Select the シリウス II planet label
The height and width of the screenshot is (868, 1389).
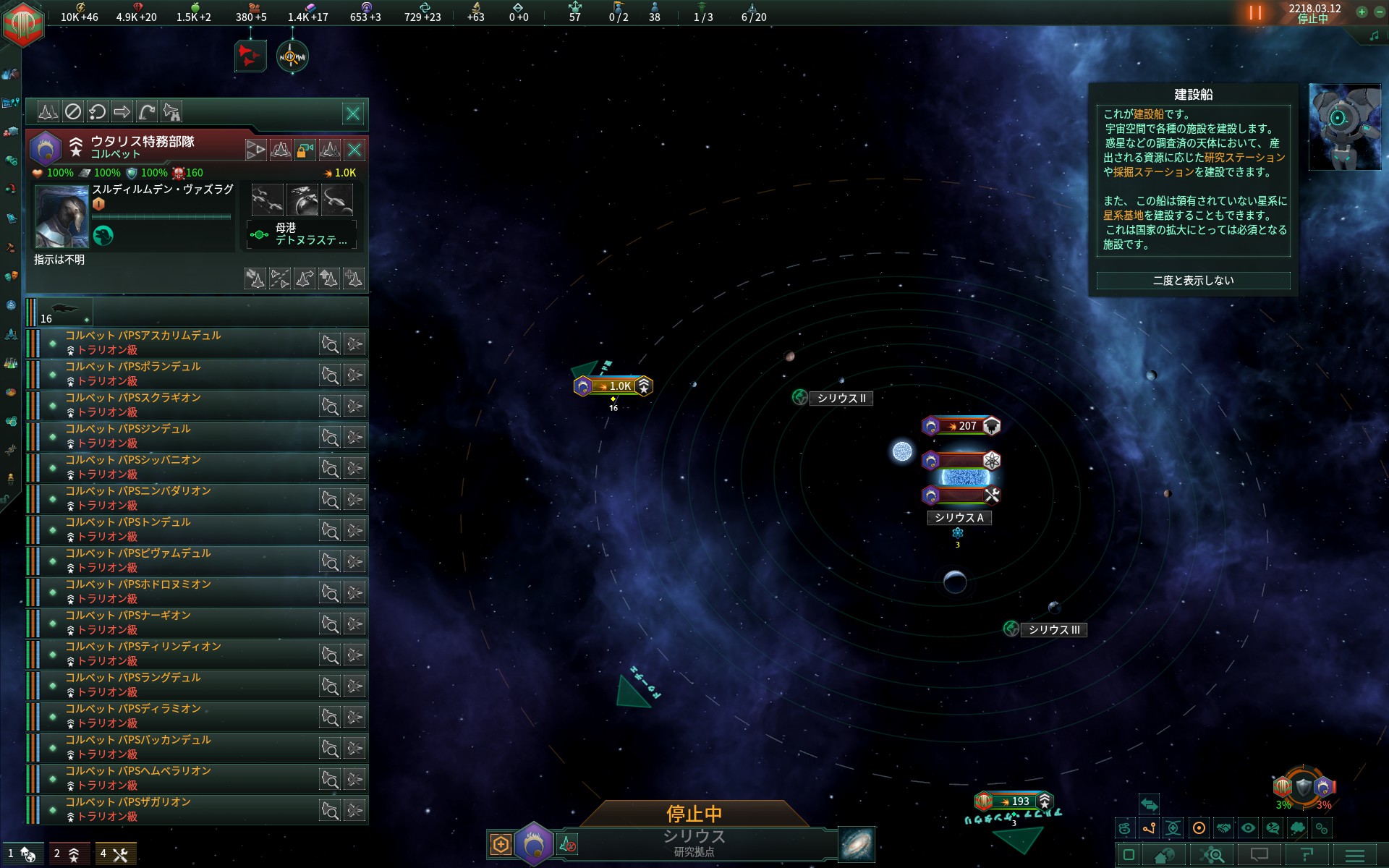pyautogui.click(x=841, y=399)
